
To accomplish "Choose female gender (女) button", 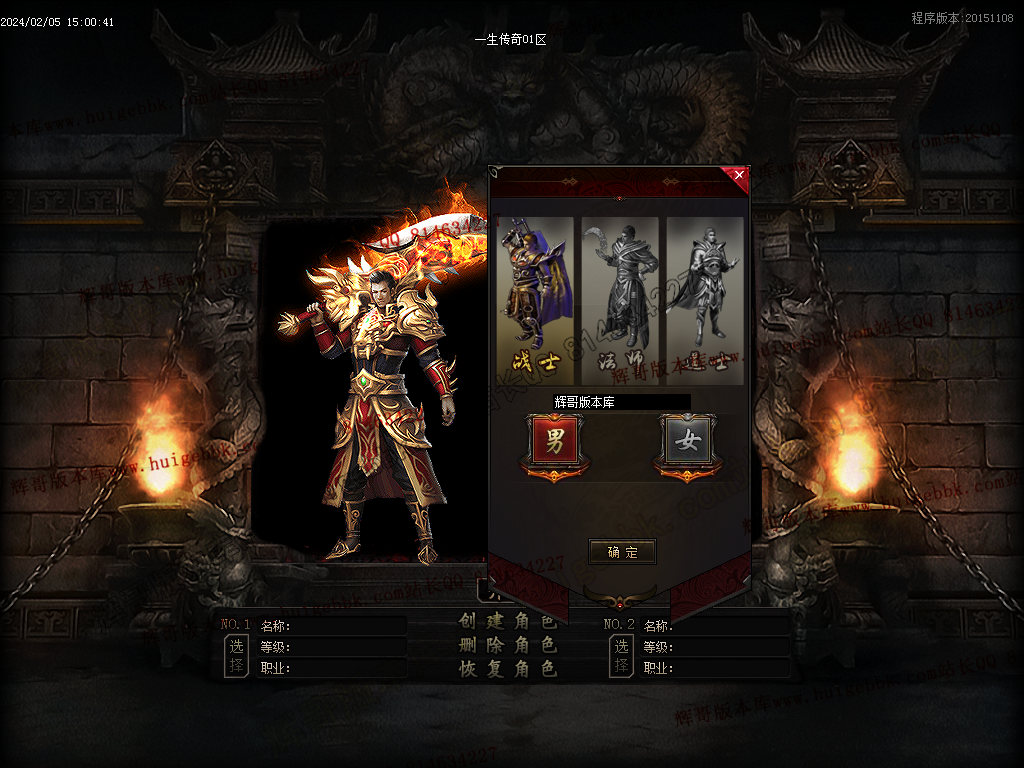I will click(687, 441).
